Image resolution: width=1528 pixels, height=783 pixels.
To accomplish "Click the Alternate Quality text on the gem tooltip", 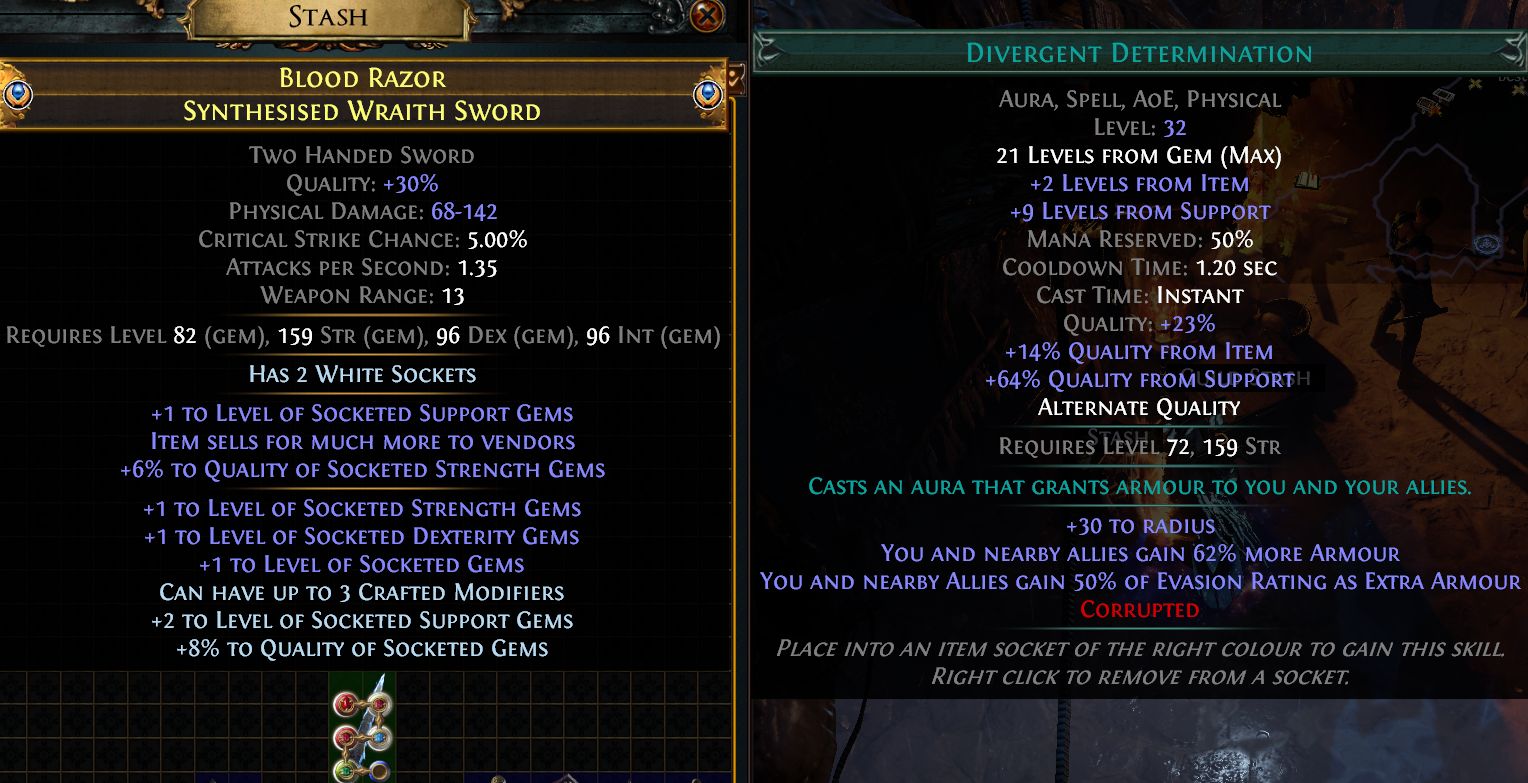I will (1138, 407).
